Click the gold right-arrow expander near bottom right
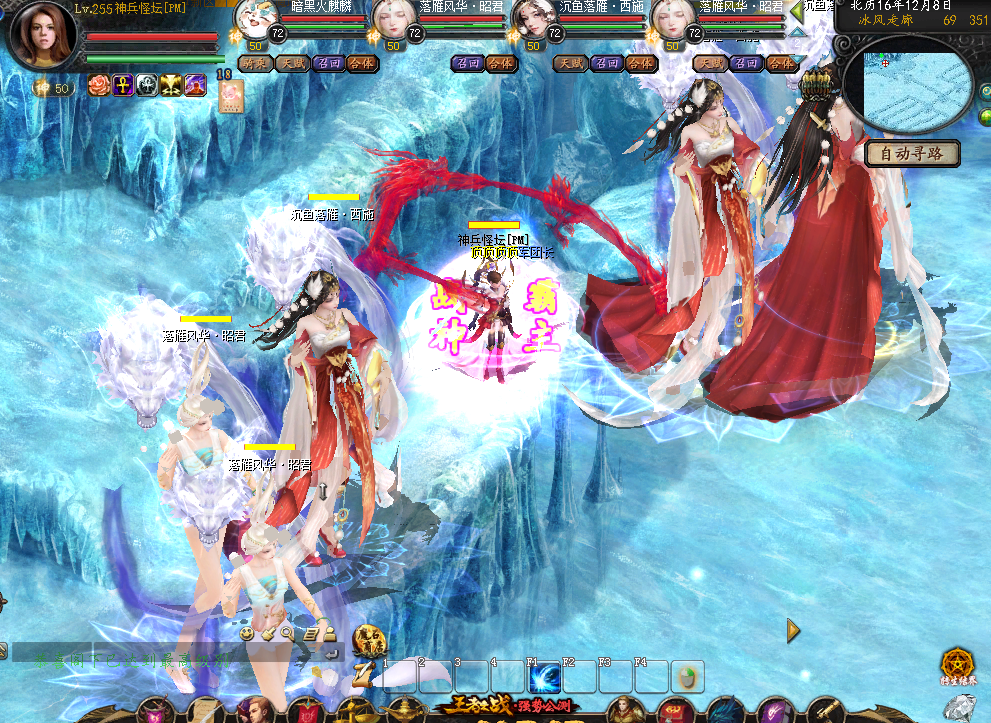Viewport: 991px width, 723px height. click(x=793, y=630)
